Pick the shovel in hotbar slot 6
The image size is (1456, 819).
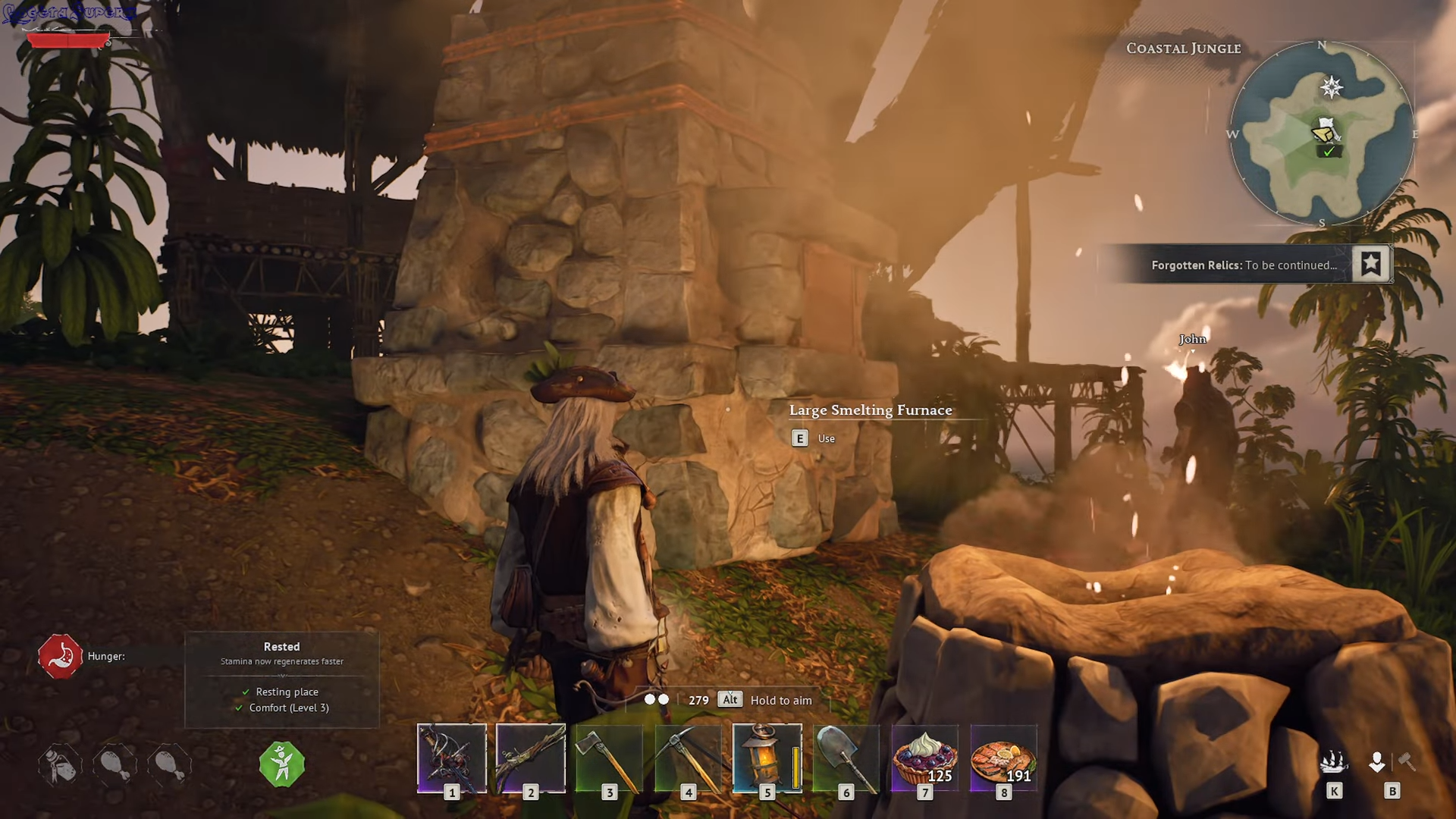point(846,758)
